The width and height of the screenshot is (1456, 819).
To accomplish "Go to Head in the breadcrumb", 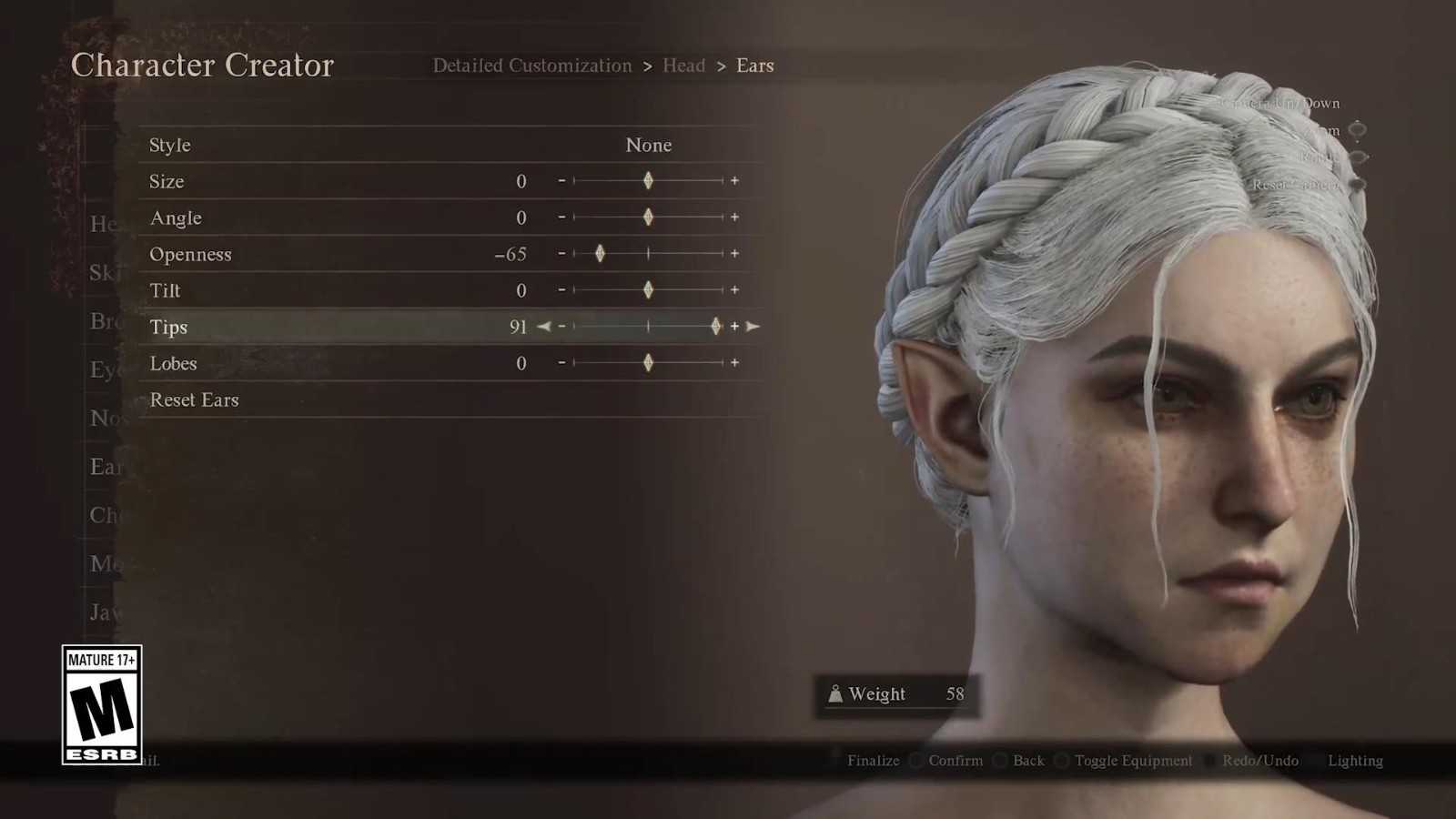I will click(683, 66).
